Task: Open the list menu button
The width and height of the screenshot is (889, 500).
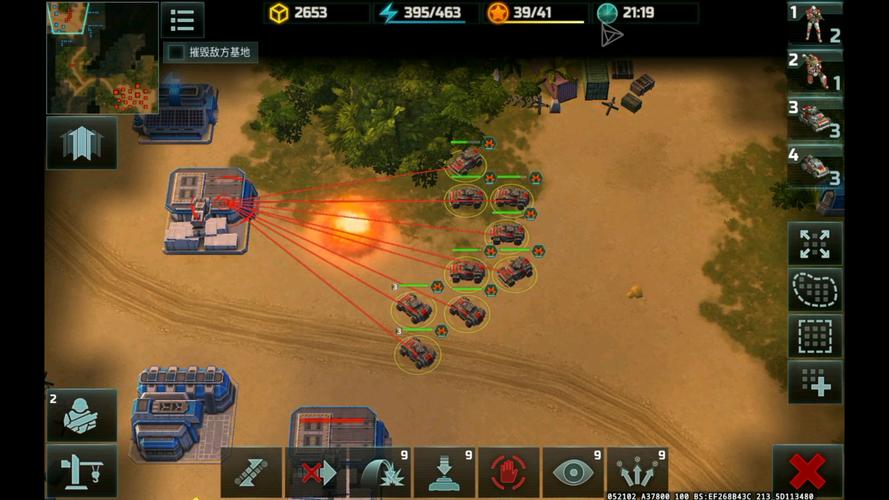Action: pyautogui.click(x=182, y=20)
